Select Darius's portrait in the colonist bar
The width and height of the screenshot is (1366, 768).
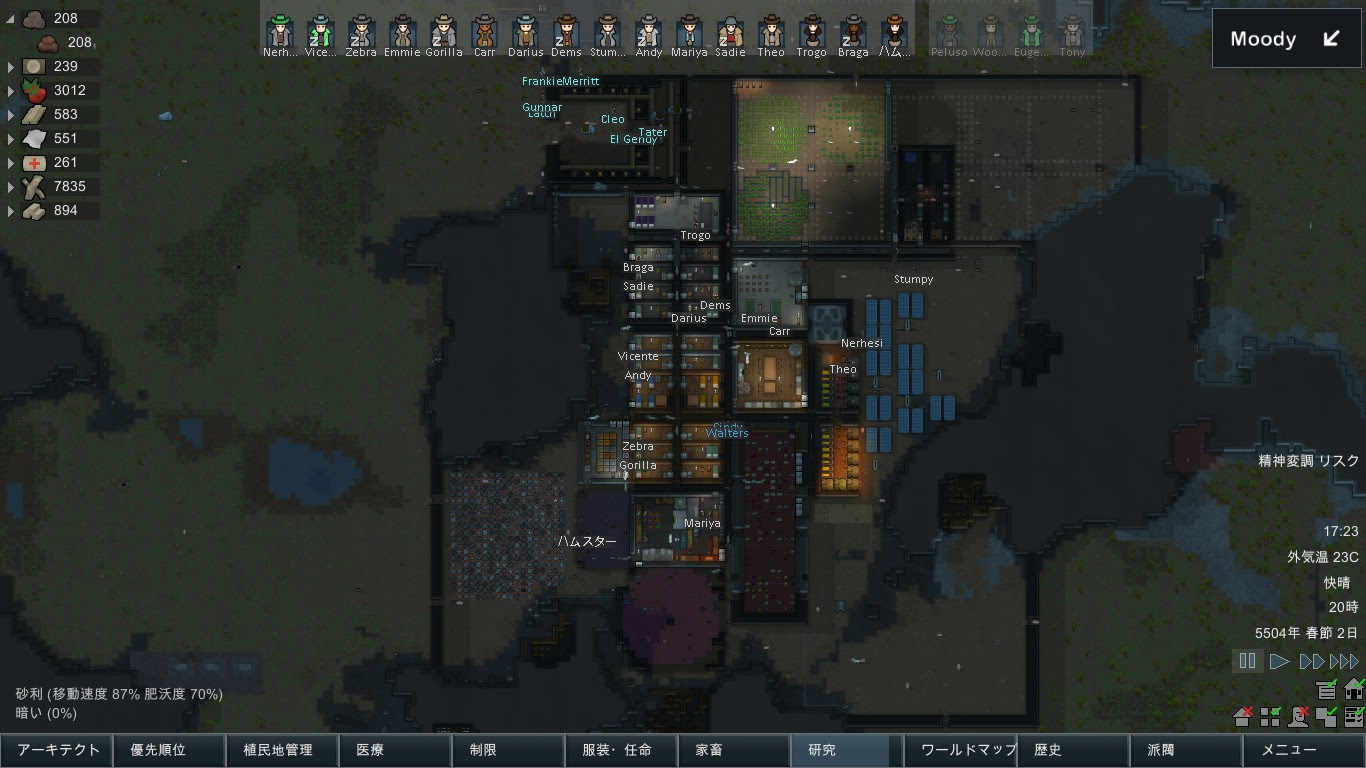(x=524, y=30)
